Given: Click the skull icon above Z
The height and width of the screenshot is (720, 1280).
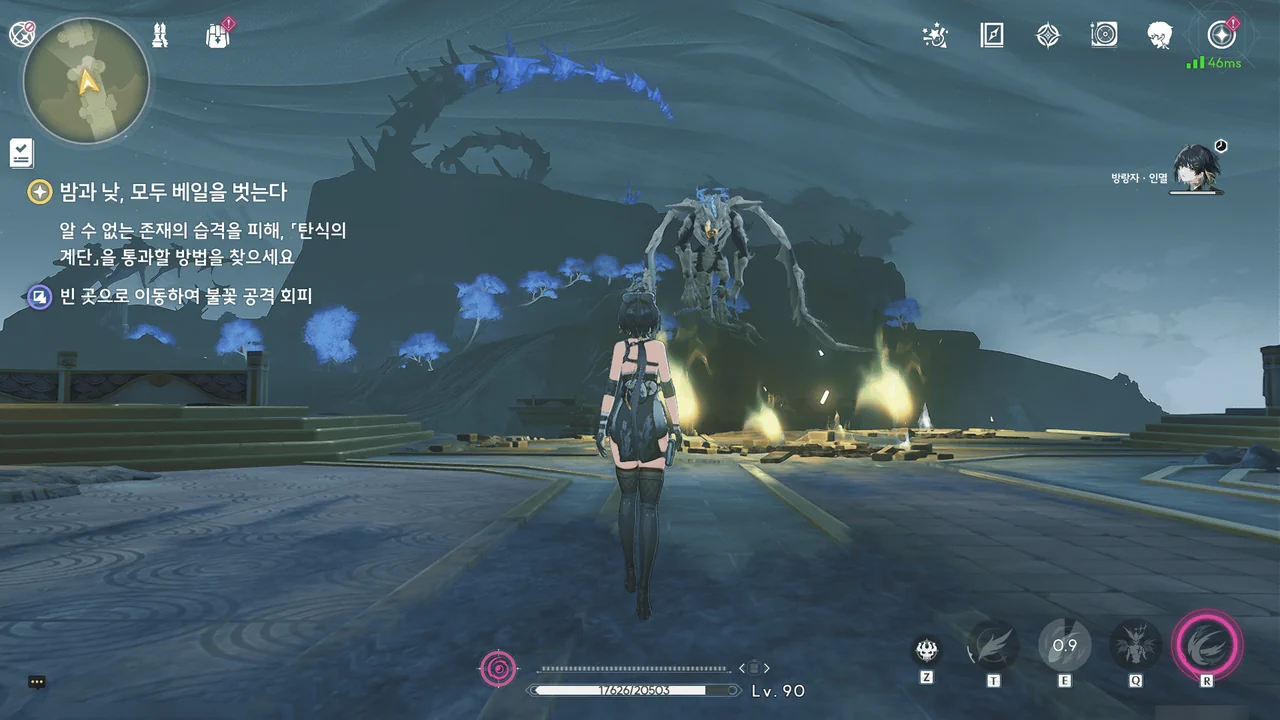Looking at the screenshot, I should 927,650.
